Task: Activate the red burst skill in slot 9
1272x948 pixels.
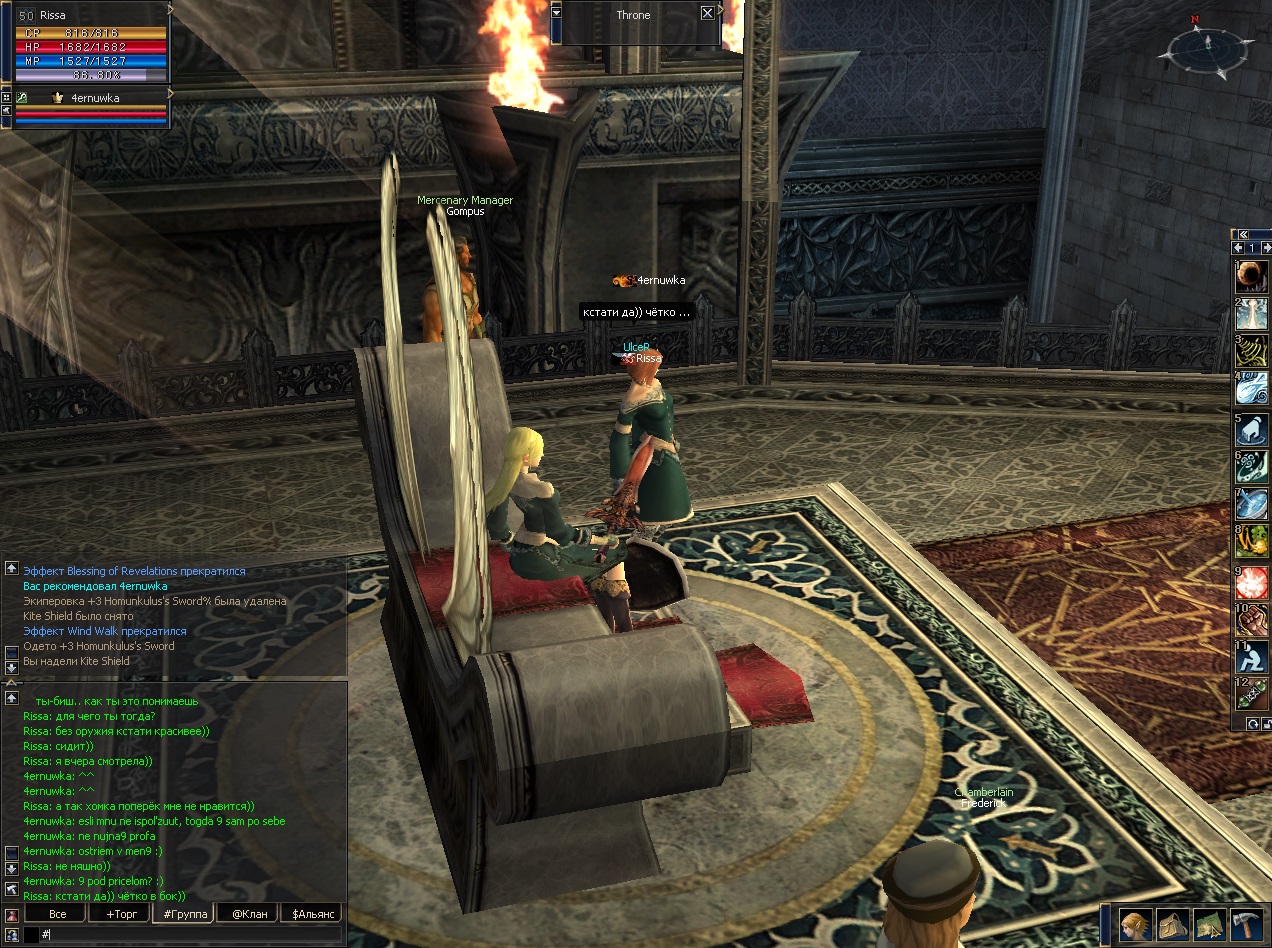Action: (x=1252, y=583)
